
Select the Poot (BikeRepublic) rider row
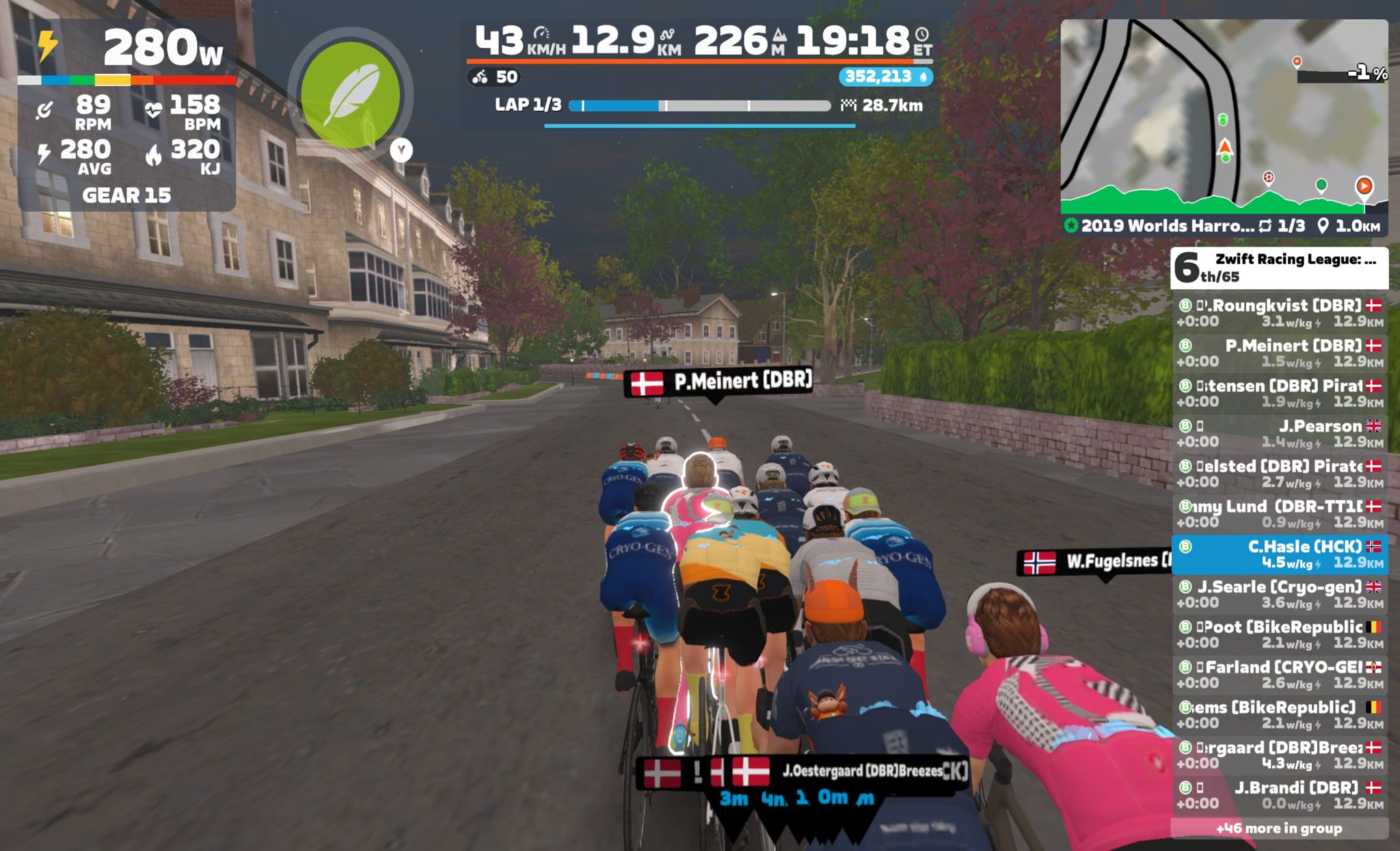point(1279,634)
